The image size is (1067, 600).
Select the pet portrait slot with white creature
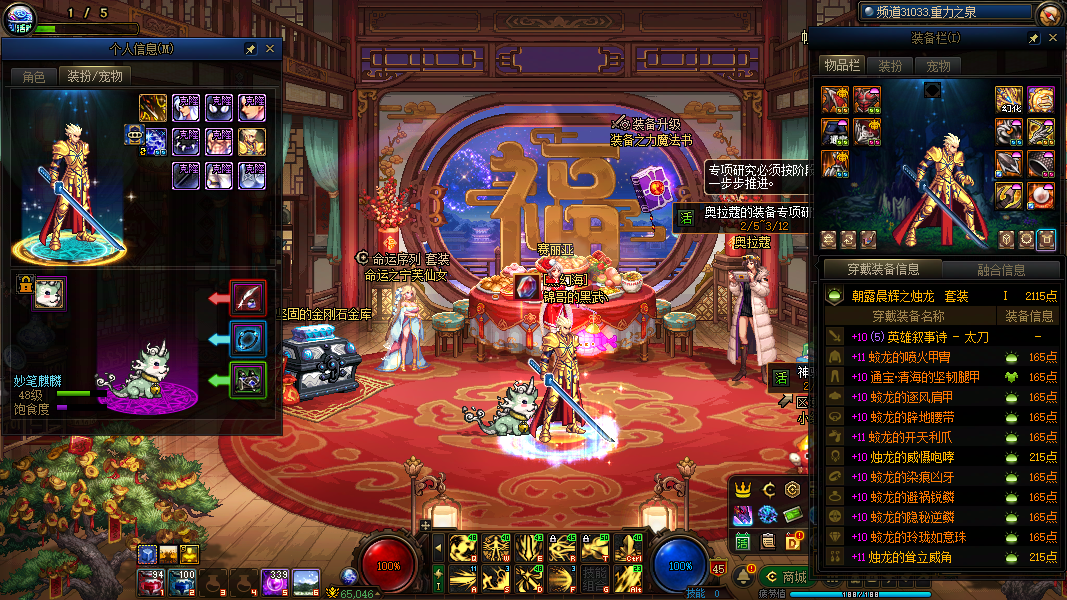point(49,293)
